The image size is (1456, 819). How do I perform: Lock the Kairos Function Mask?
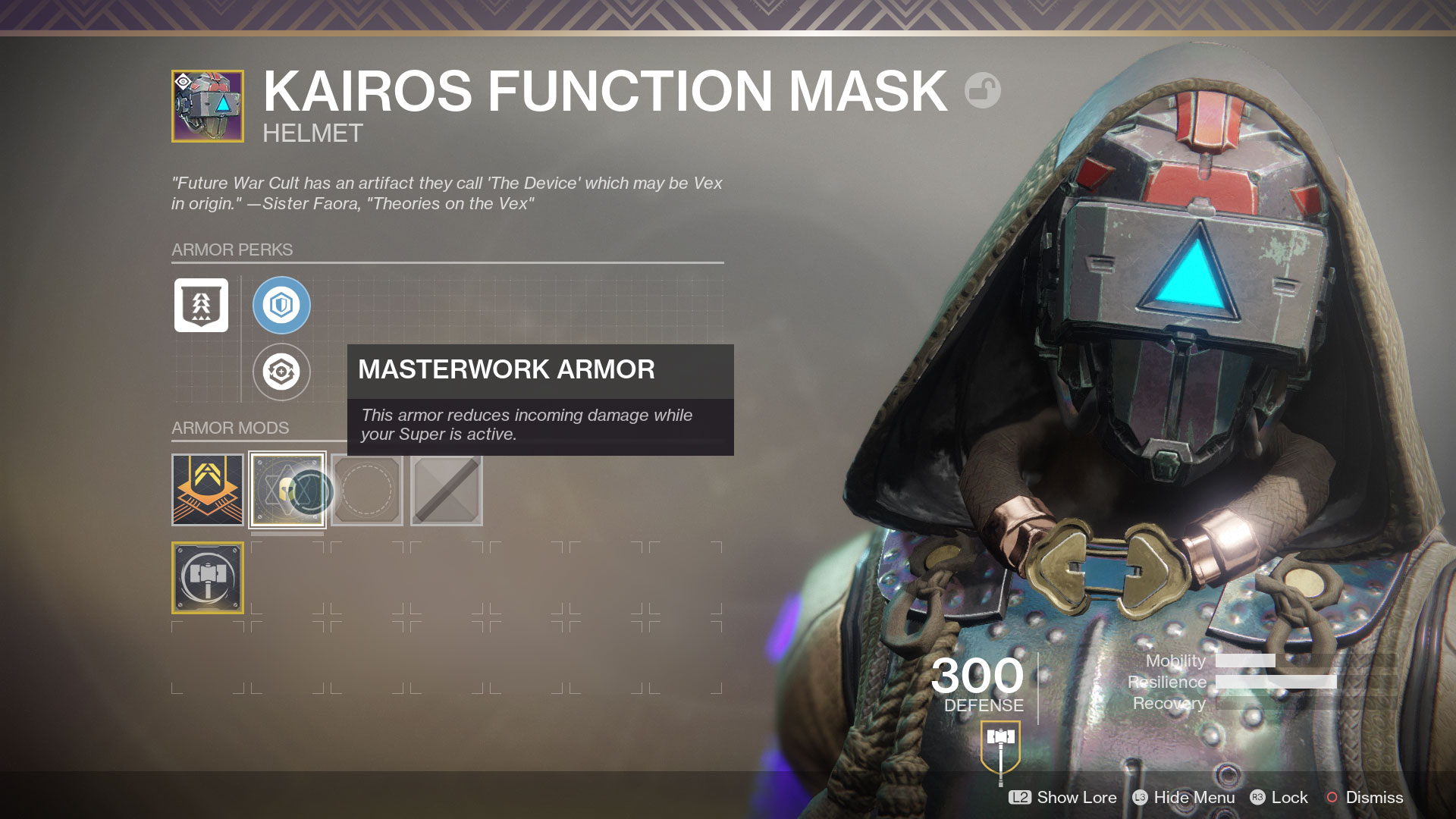(1279, 797)
